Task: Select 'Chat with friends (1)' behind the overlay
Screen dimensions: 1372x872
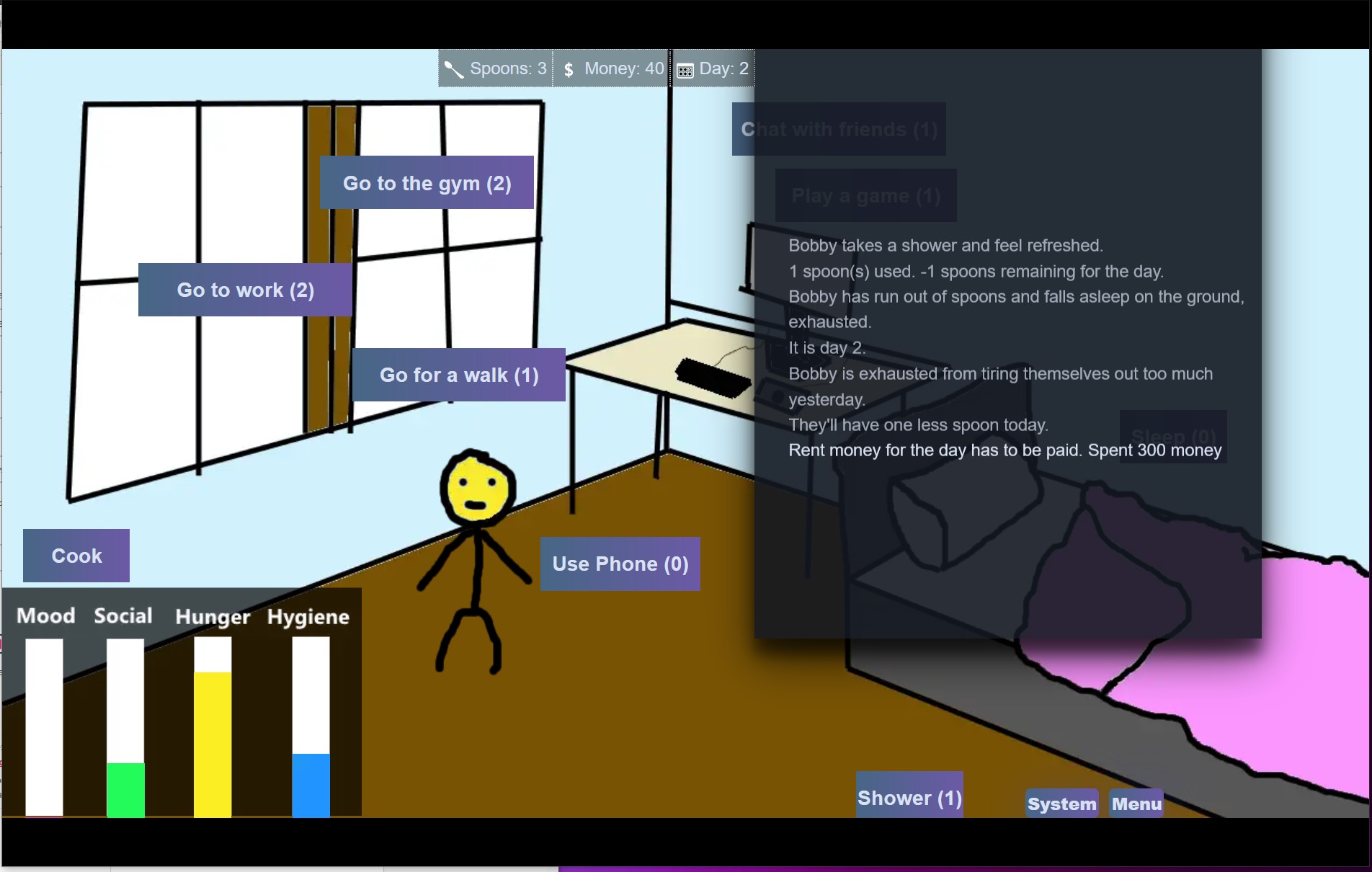Action: point(838,129)
